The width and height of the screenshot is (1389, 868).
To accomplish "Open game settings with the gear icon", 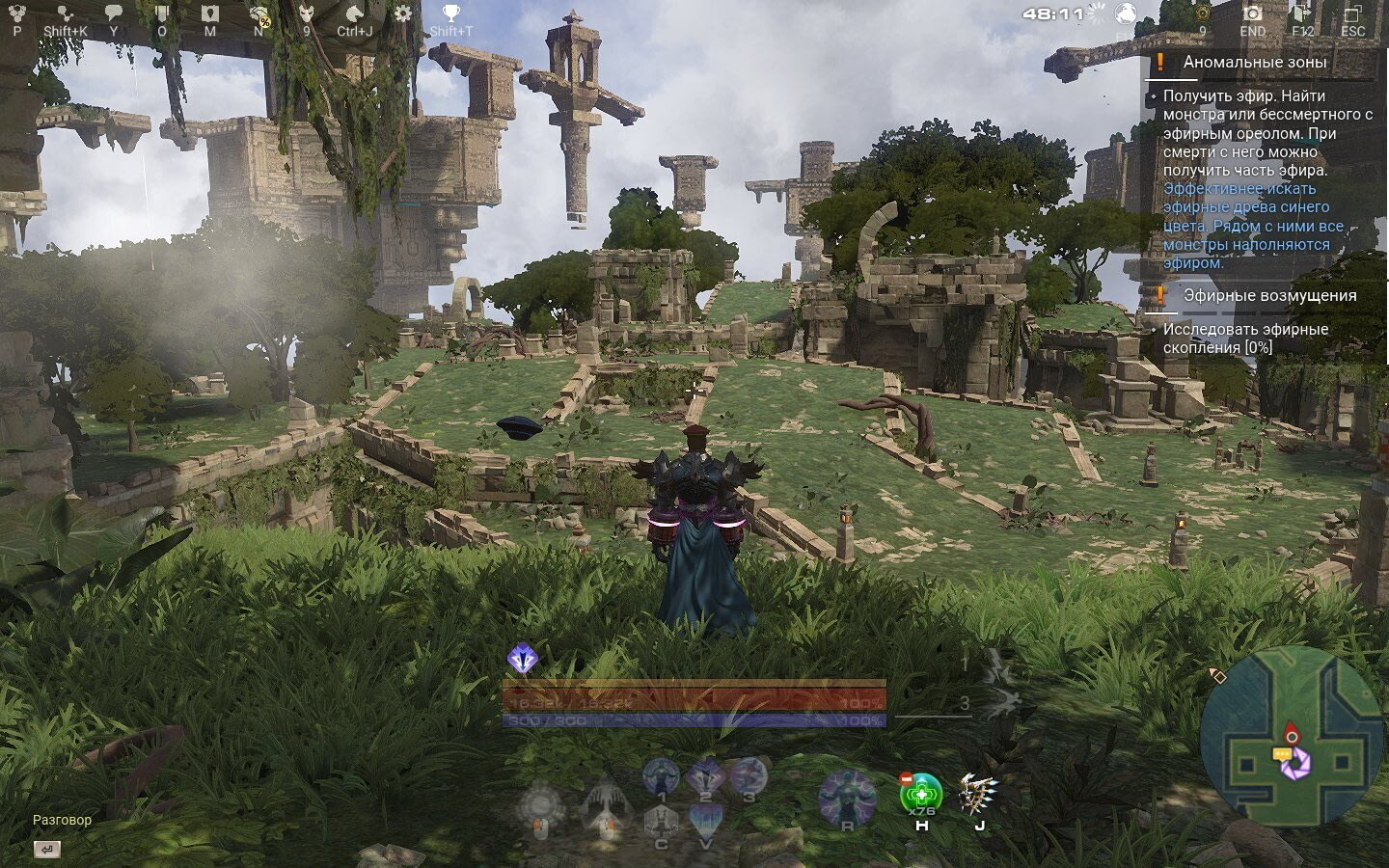I will pos(403,13).
